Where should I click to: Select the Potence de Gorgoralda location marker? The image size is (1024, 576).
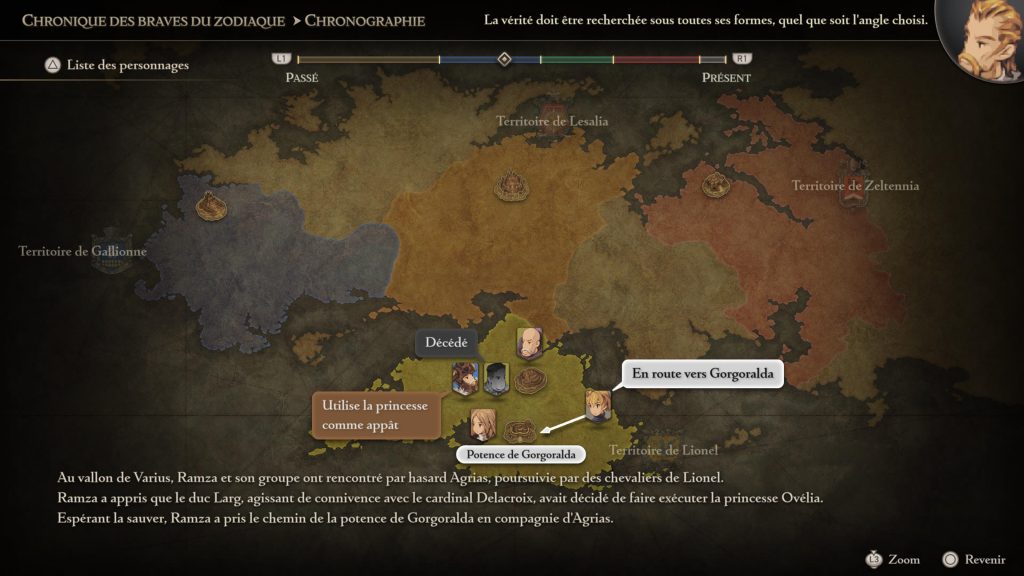point(518,431)
